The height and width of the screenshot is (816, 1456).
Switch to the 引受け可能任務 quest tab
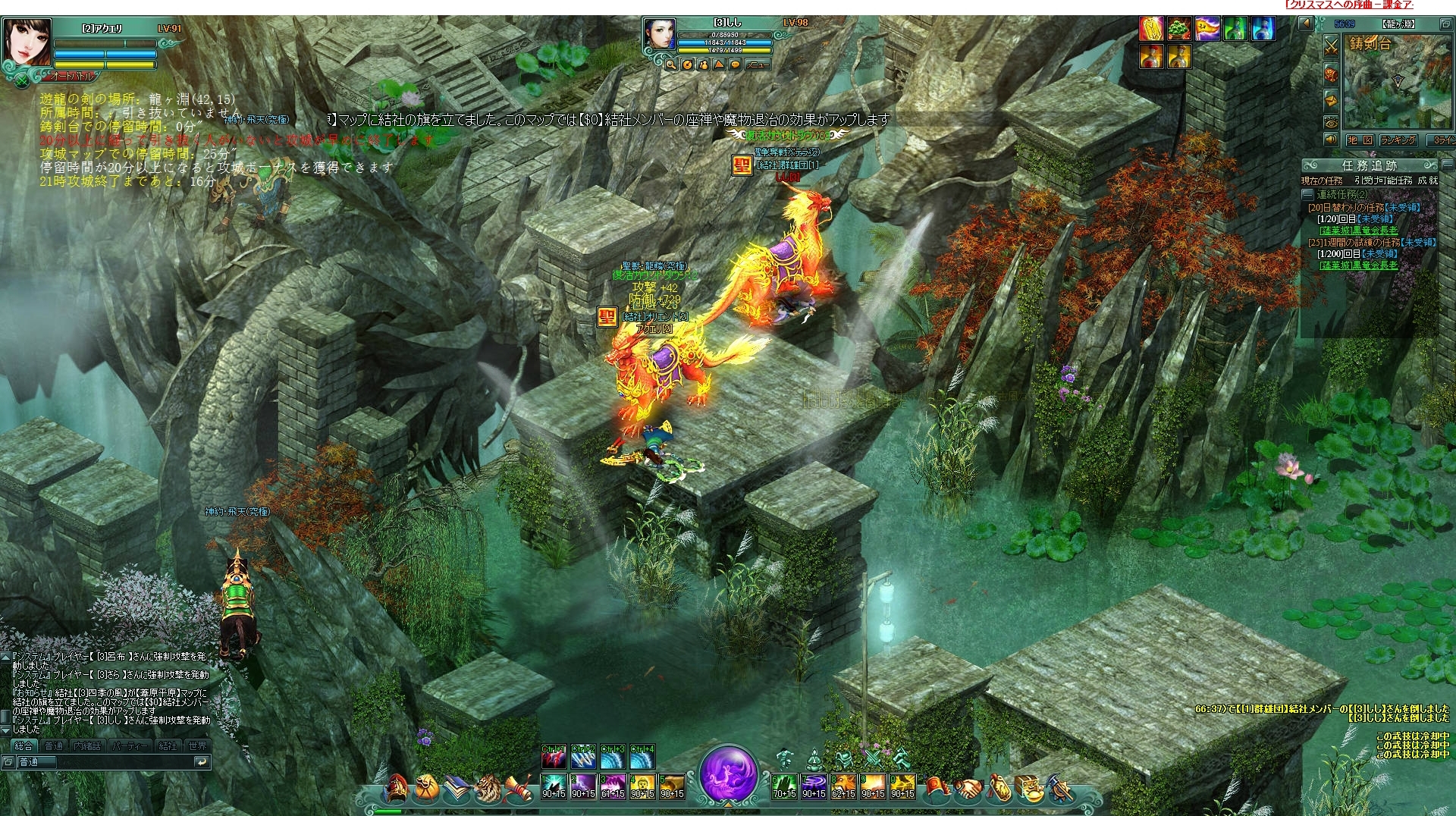click(x=1383, y=180)
